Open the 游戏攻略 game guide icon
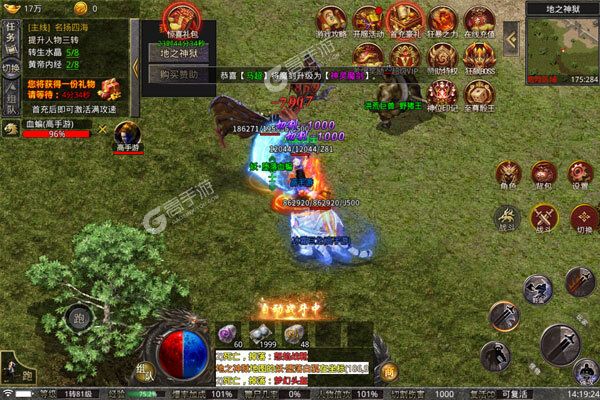 (x=330, y=22)
